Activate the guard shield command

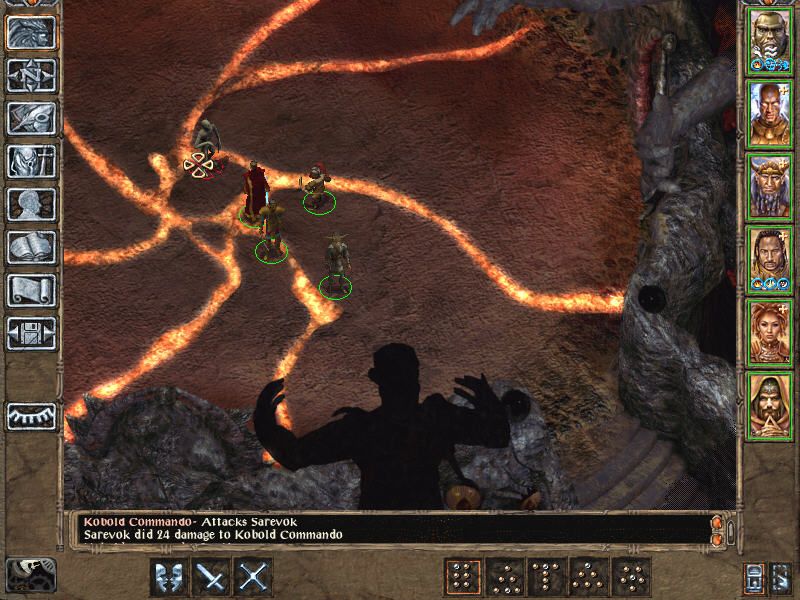(x=169, y=577)
